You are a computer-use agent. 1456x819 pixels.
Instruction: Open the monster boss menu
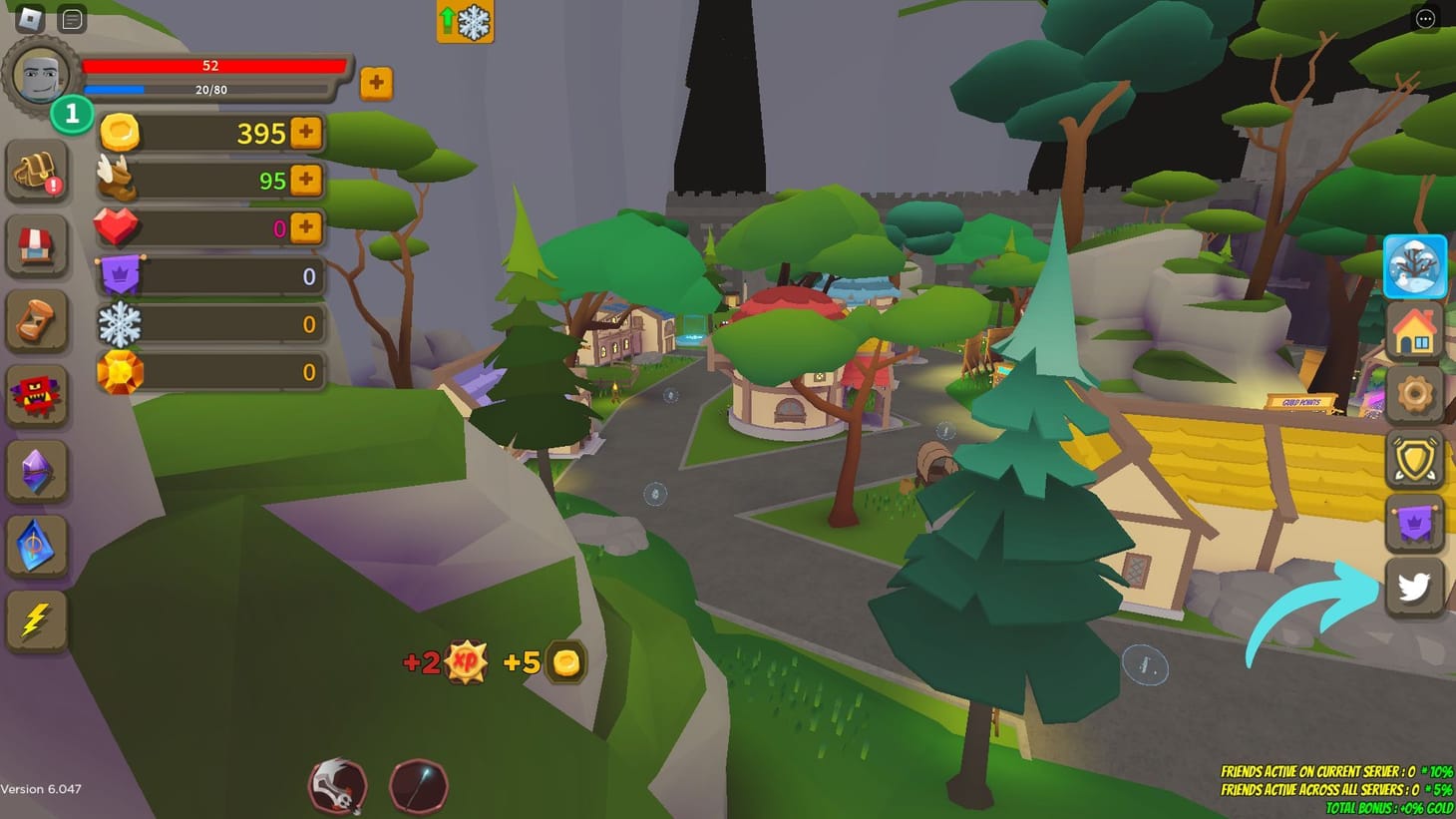[38, 396]
